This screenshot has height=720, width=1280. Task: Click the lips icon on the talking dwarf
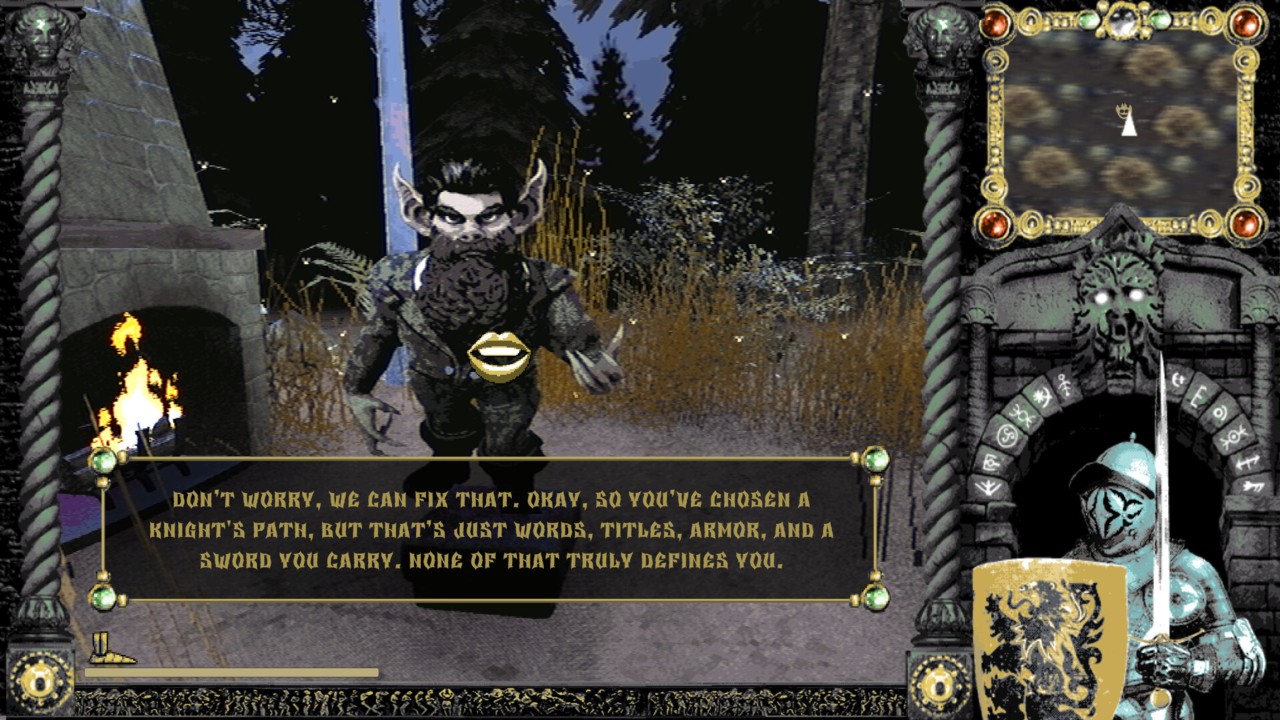click(x=501, y=352)
